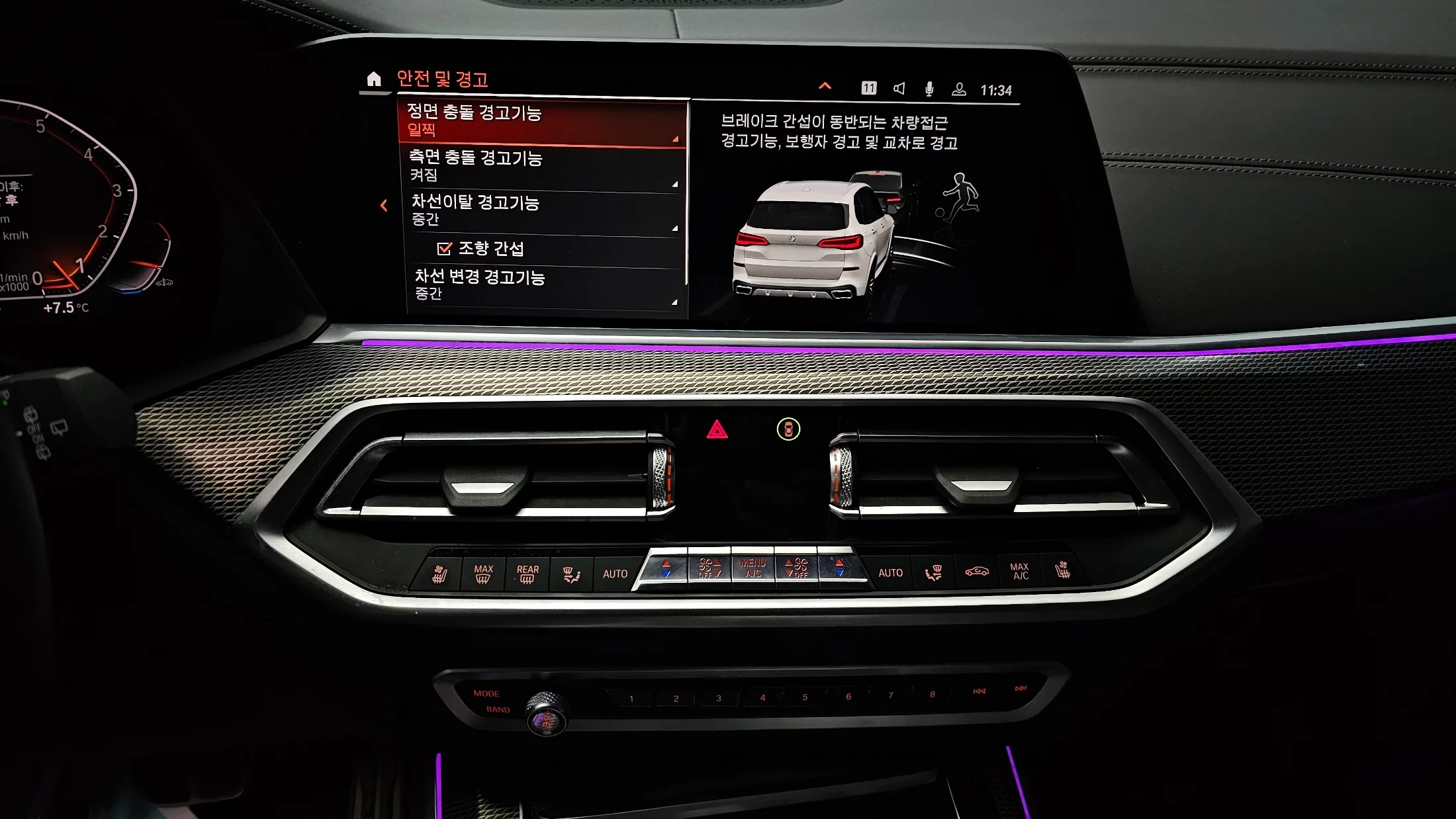Toggle the 조향 간섭 checkbox
The width and height of the screenshot is (1456, 819).
click(x=444, y=249)
